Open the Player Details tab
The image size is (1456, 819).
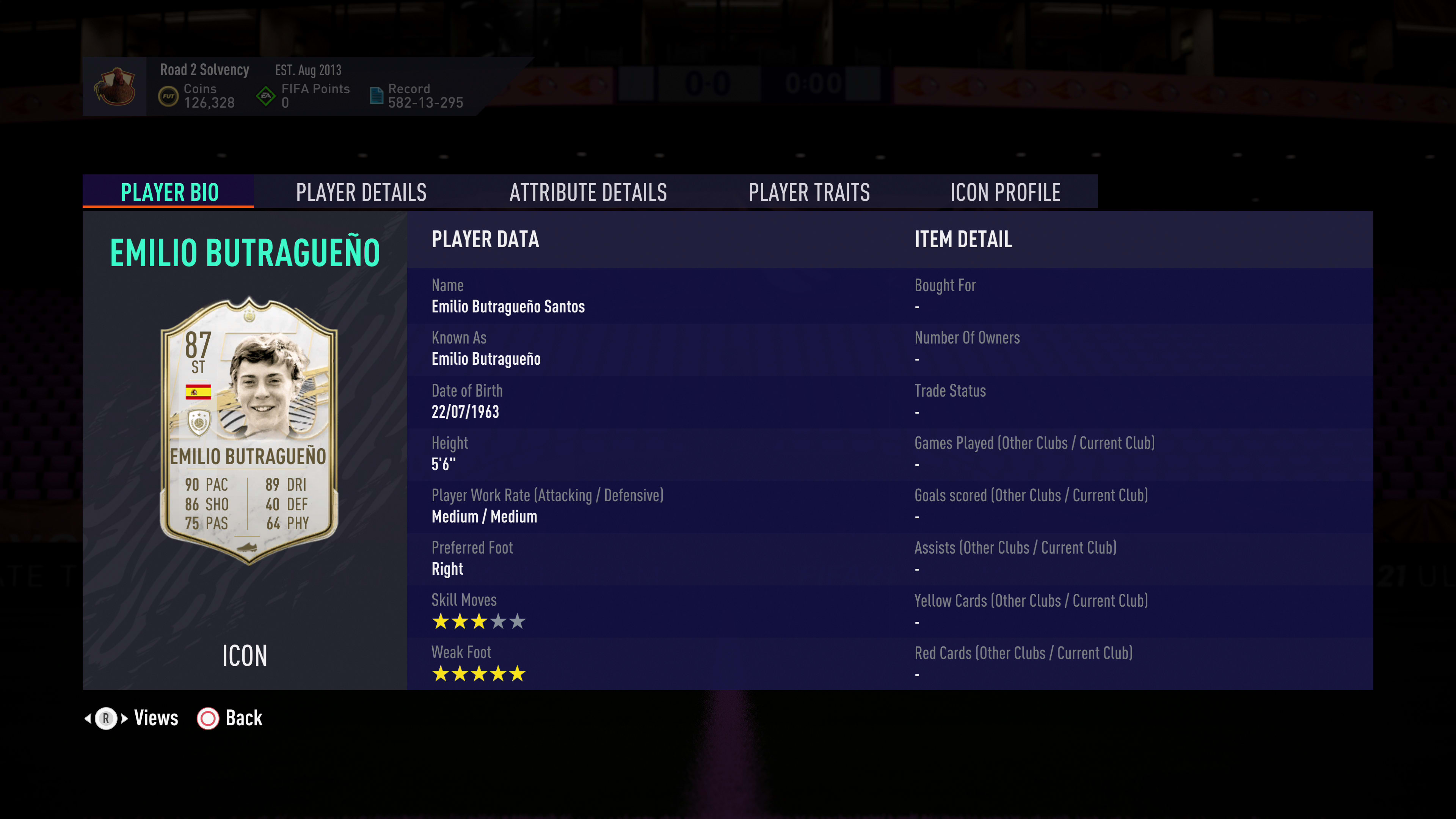361,192
